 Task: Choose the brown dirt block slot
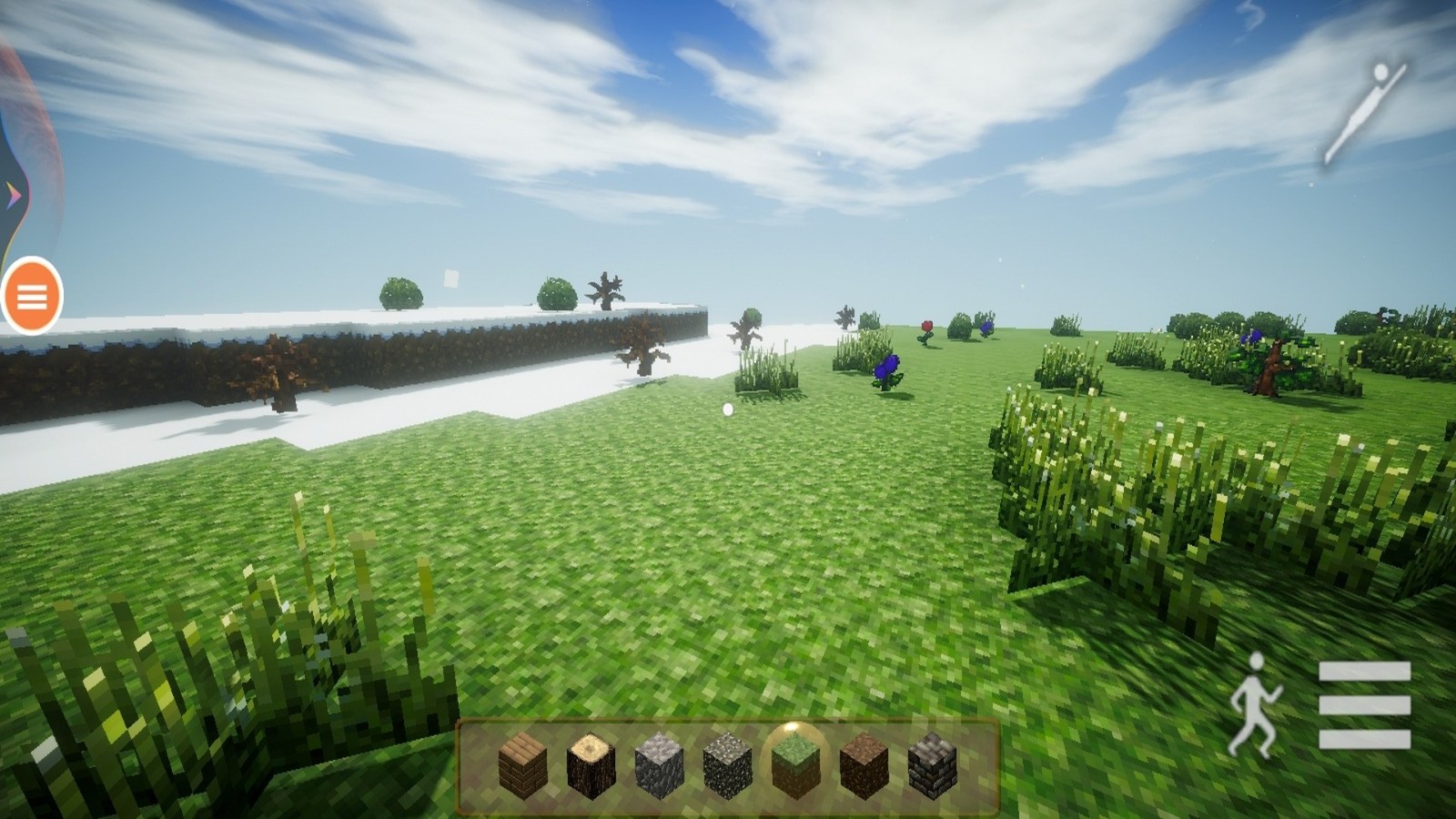click(x=864, y=765)
